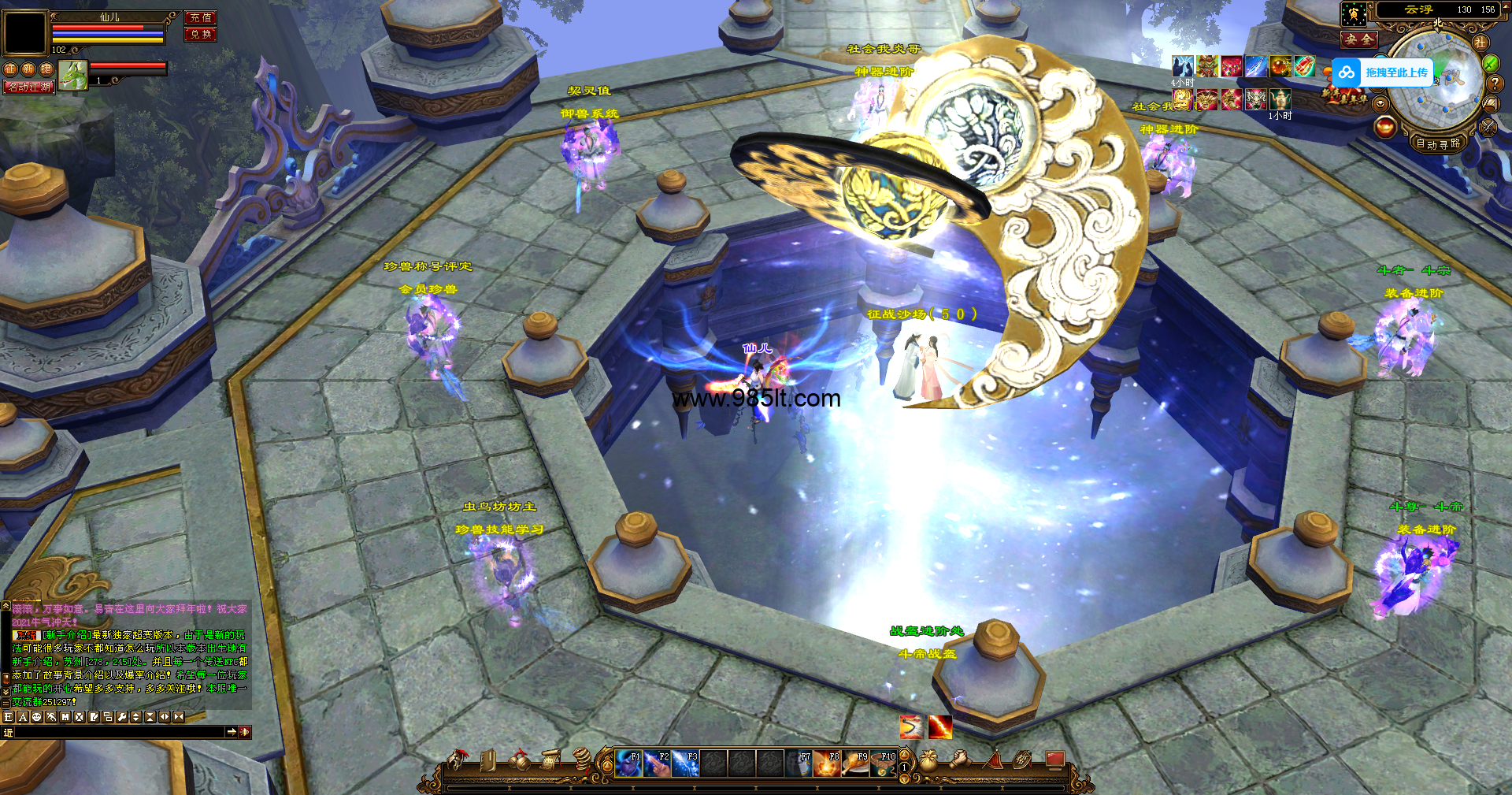
Task: Activate the F1 skill slot
Action: pyautogui.click(x=628, y=763)
